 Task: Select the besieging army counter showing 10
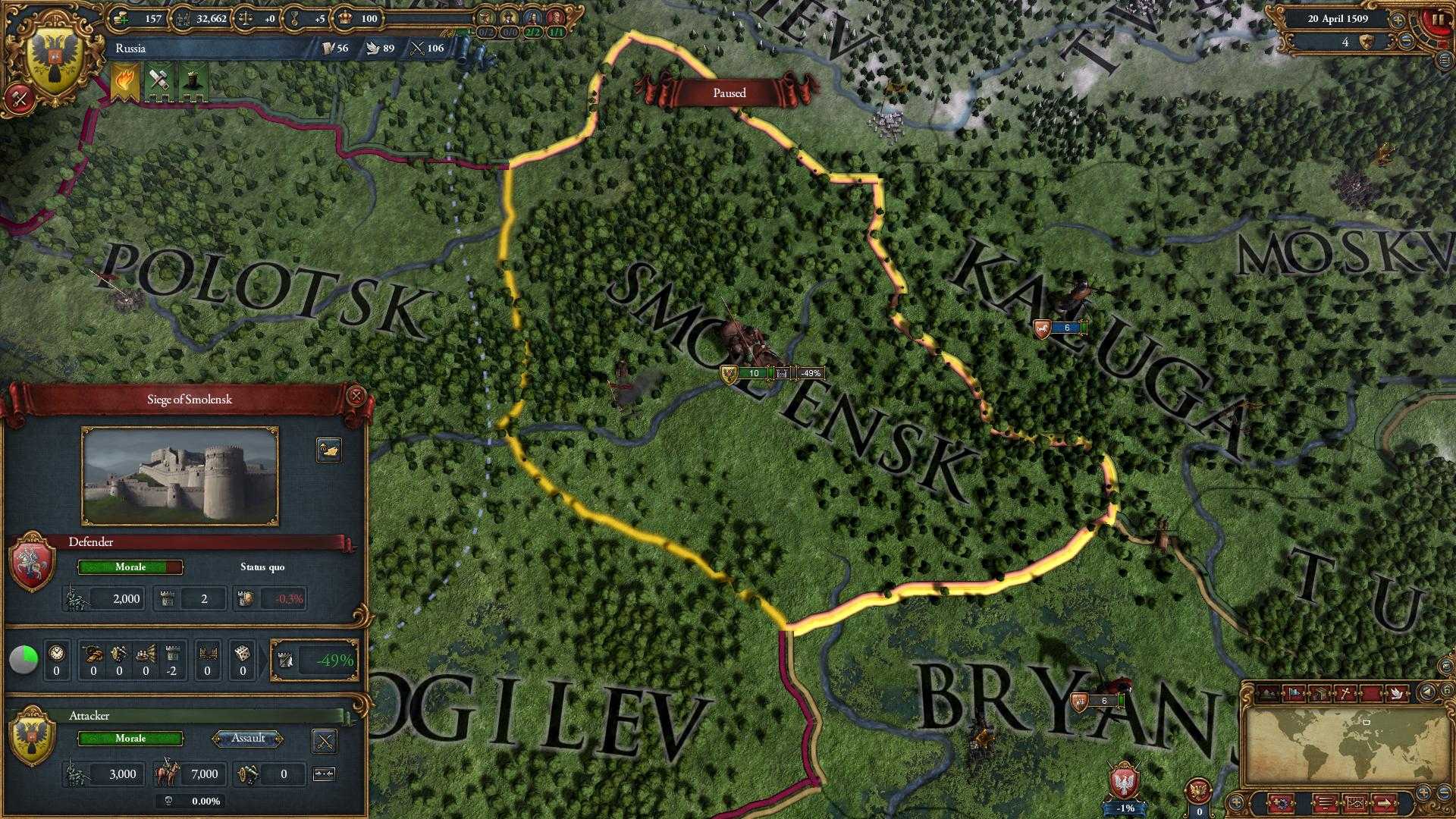click(x=755, y=373)
